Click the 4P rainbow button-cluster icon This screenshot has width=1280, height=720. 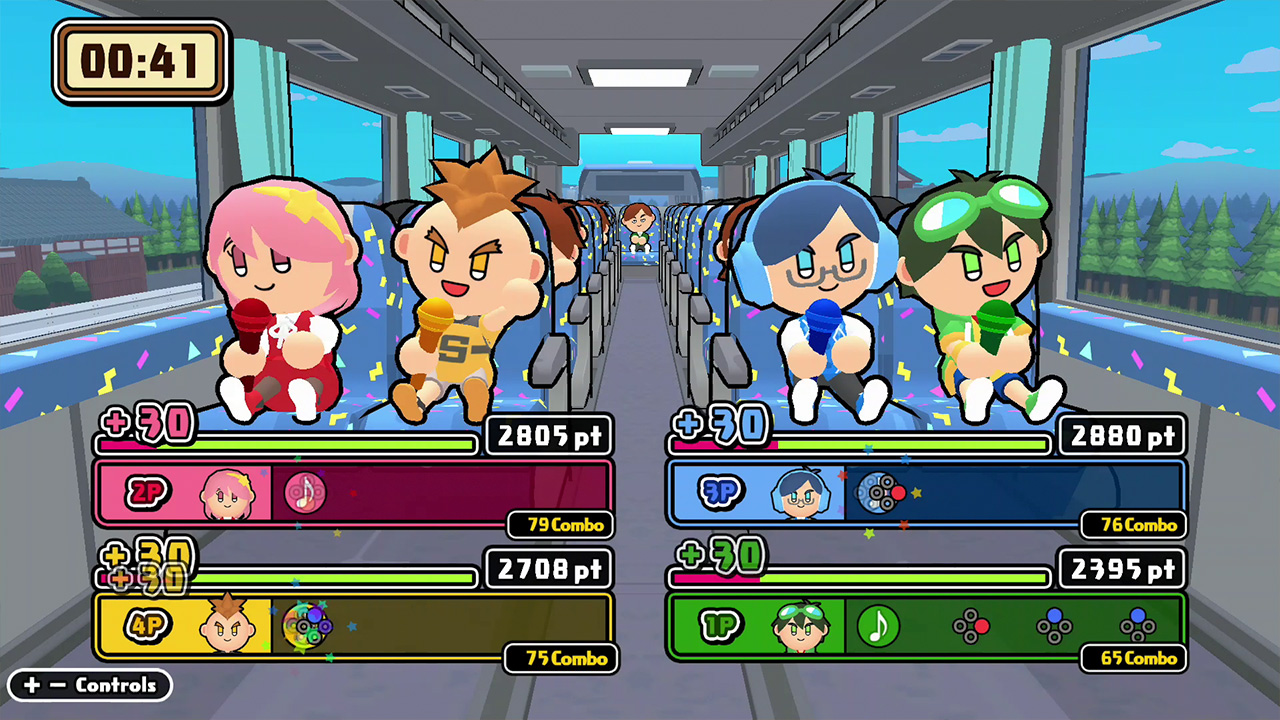305,627
